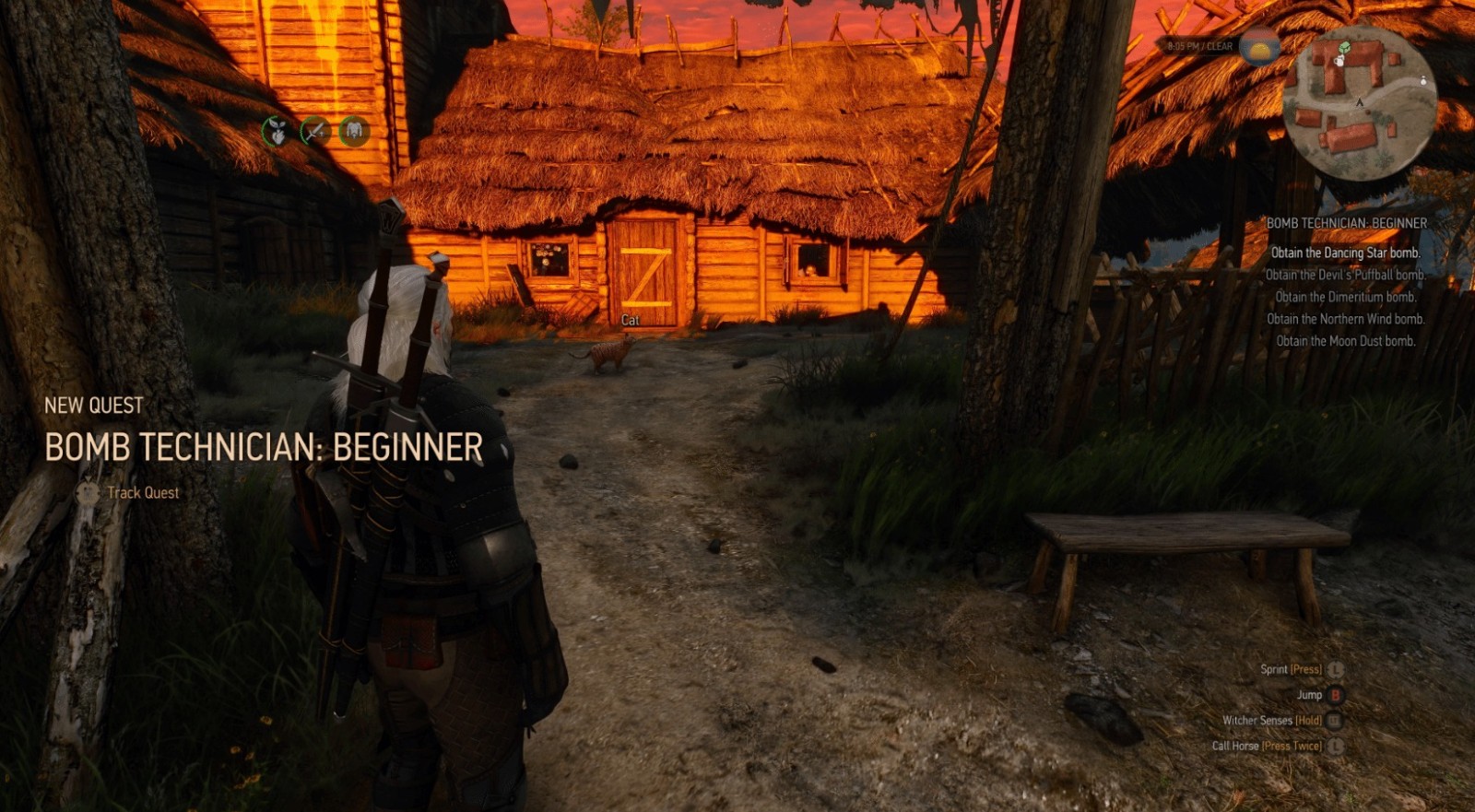Viewport: 1475px width, 812px height.
Task: Click the armor buff icon
Action: coord(354,132)
